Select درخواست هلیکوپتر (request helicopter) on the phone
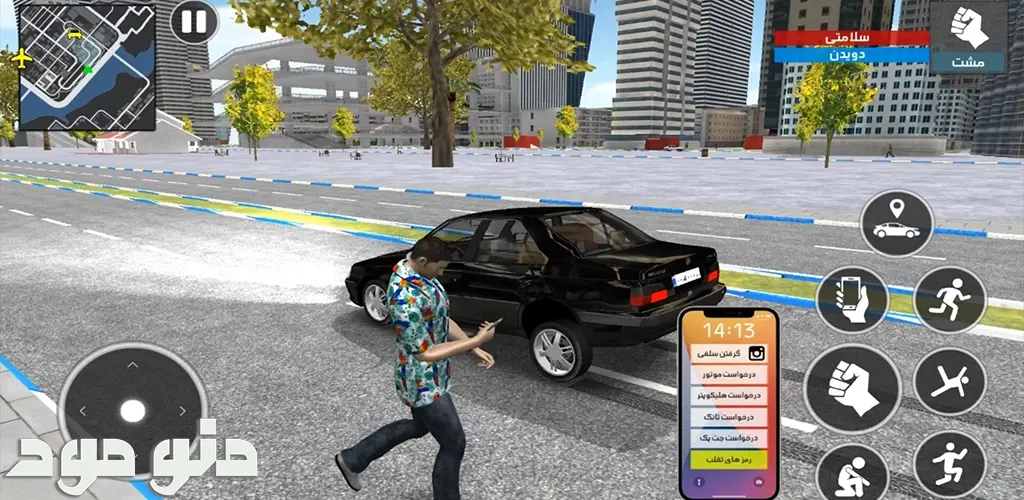This screenshot has height=500, width=1024. pos(728,396)
